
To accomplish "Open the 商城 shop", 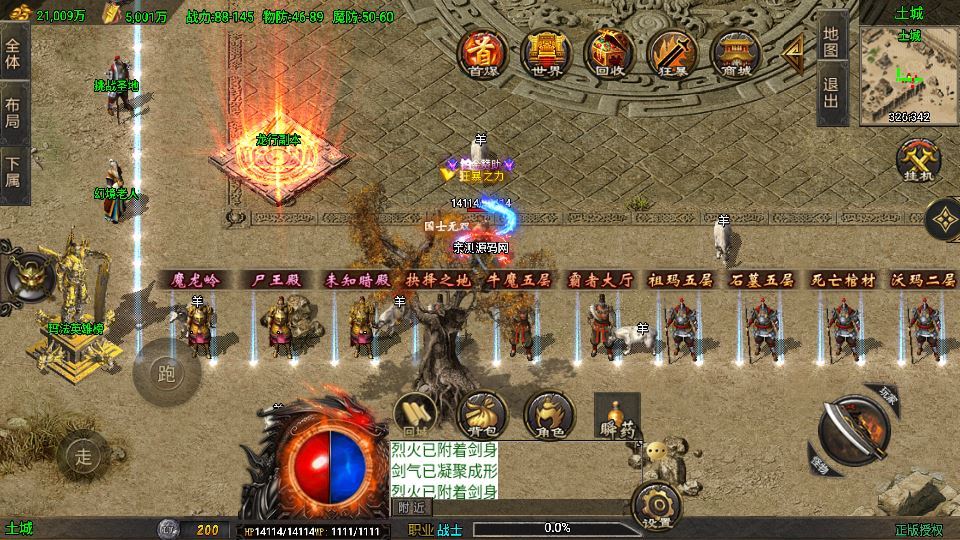I will (x=731, y=51).
